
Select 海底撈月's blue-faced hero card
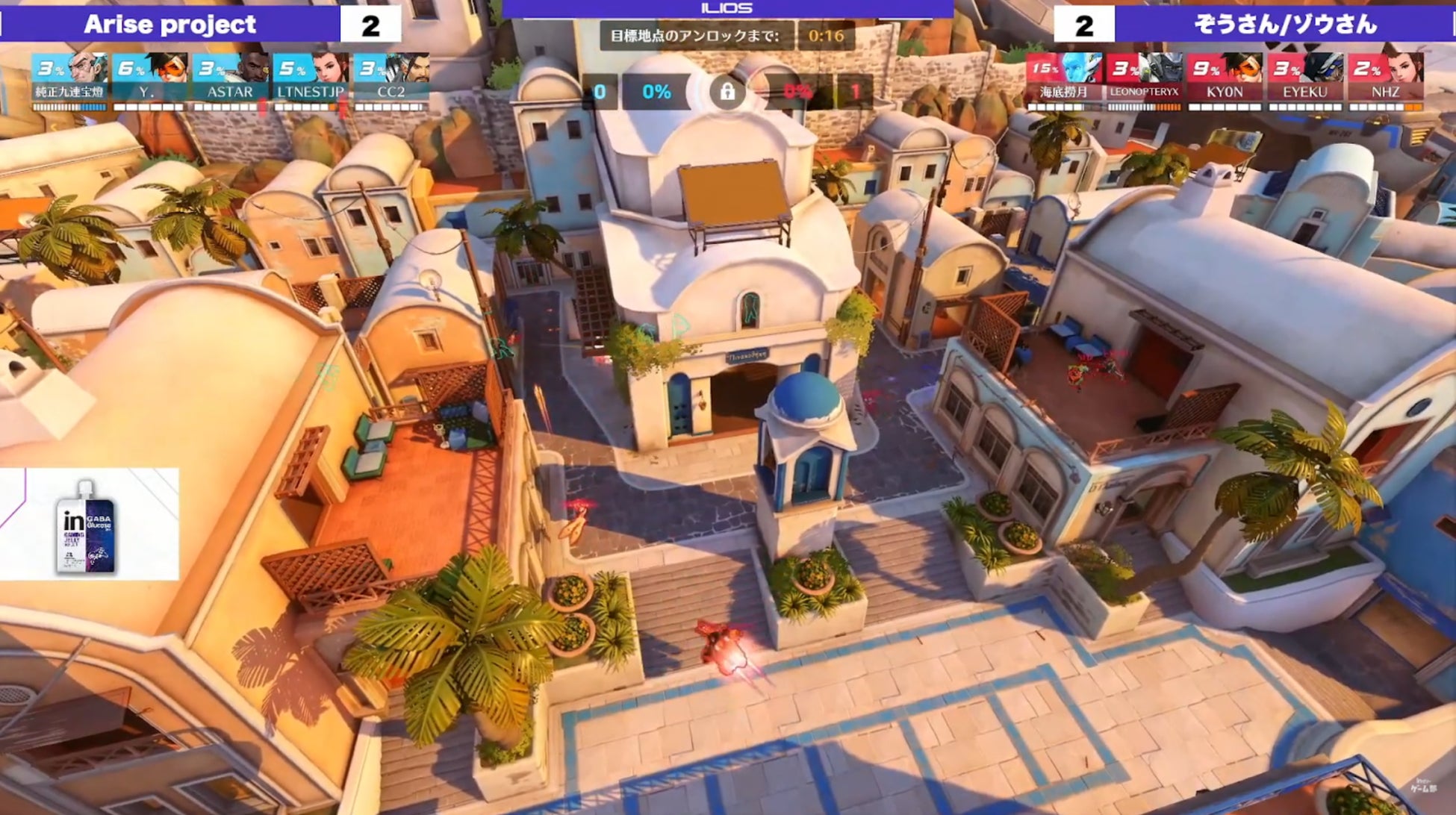point(1064,77)
